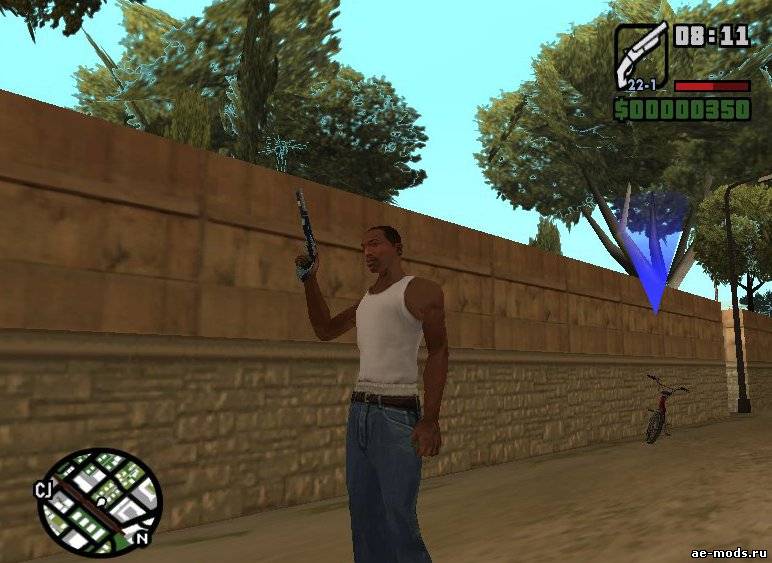Viewport: 772px width, 563px height.
Task: Select the CJ marker on the radar
Action: (x=44, y=490)
